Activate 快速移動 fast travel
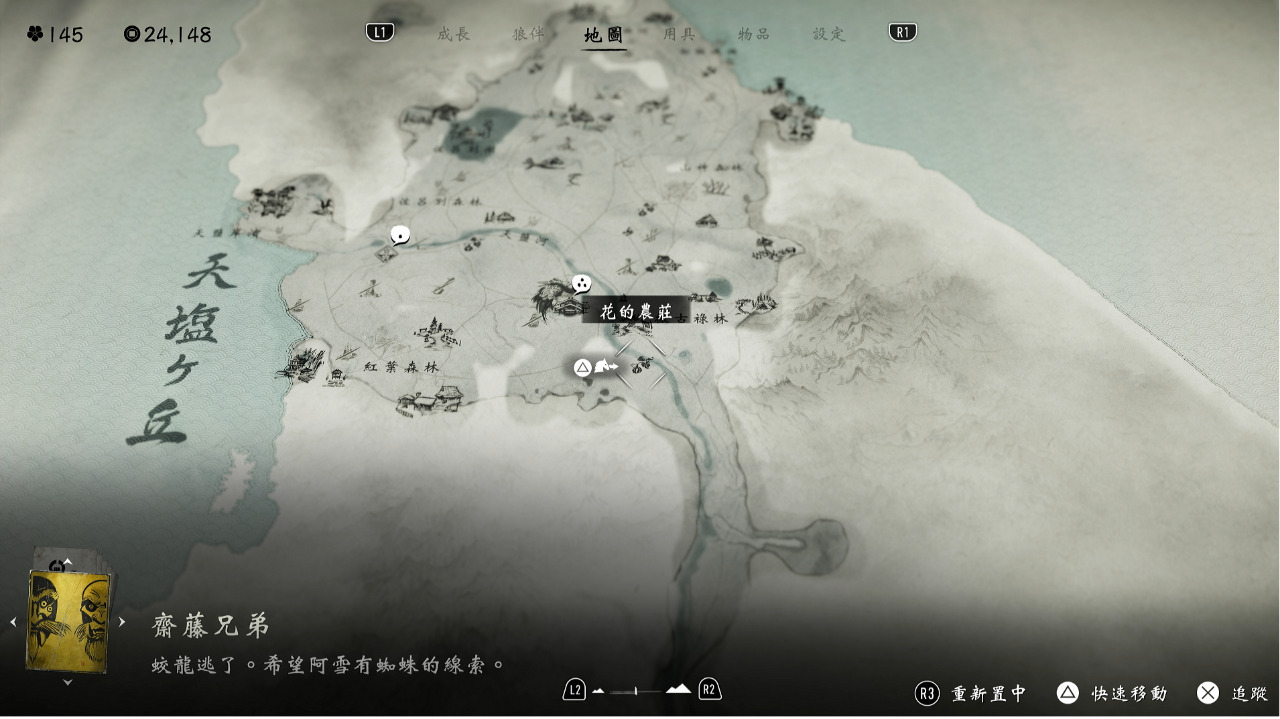 1112,693
